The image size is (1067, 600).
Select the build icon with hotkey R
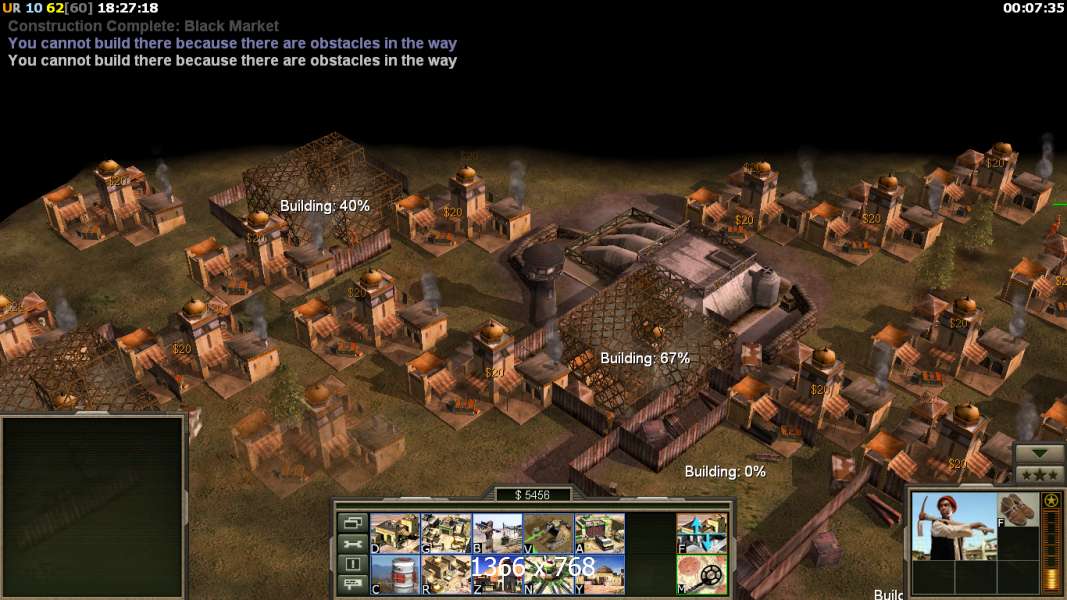point(445,575)
